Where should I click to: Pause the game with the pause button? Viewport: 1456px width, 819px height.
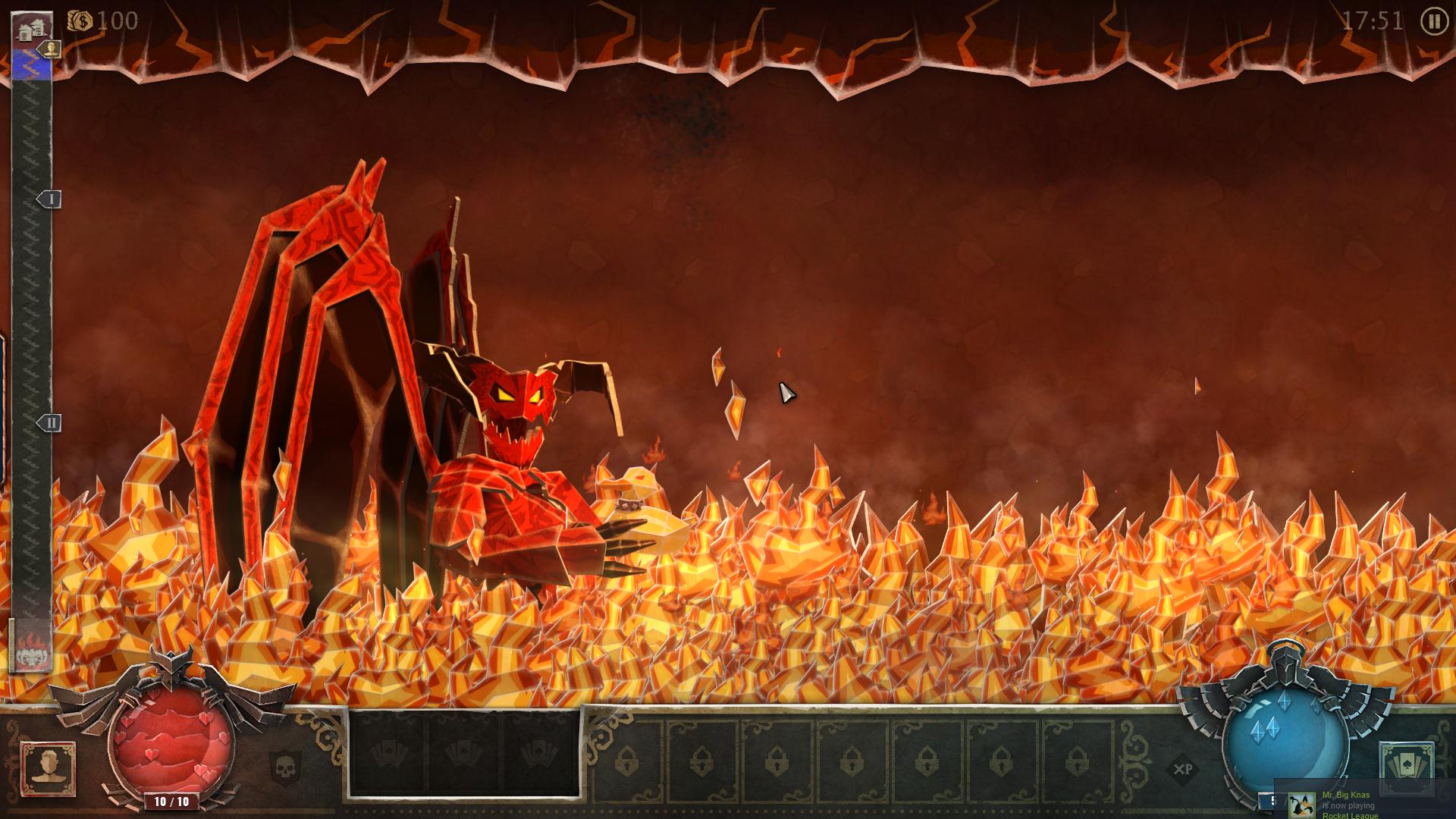[1433, 21]
